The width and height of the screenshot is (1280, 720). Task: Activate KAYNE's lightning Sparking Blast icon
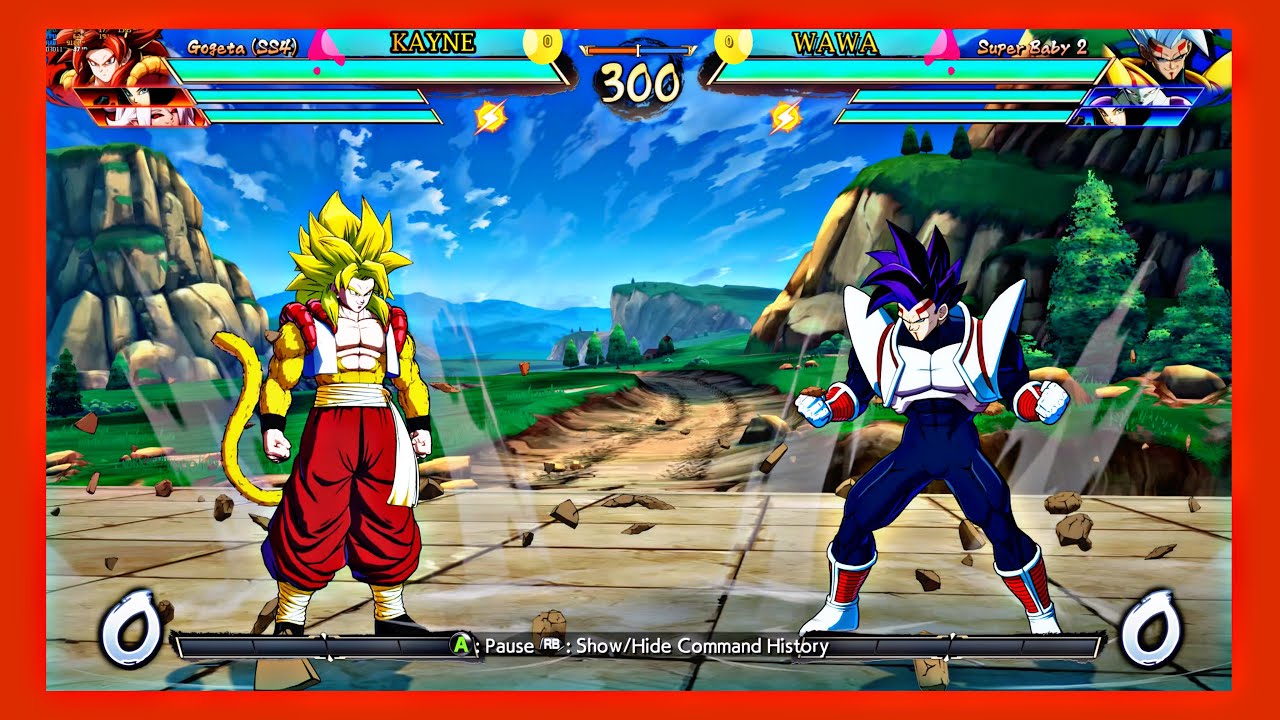point(490,118)
